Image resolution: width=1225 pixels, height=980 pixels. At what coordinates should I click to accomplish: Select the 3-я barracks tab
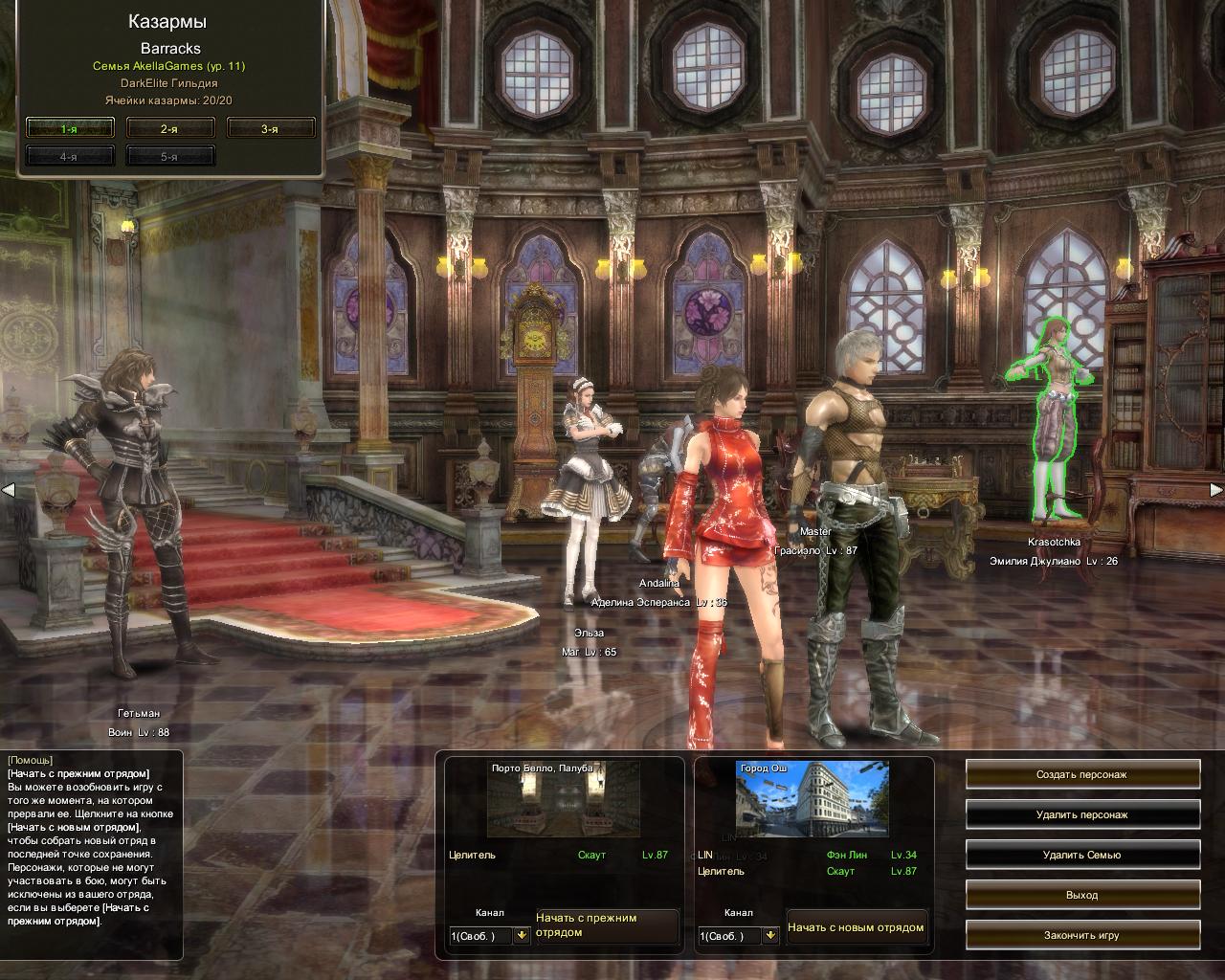(271, 128)
